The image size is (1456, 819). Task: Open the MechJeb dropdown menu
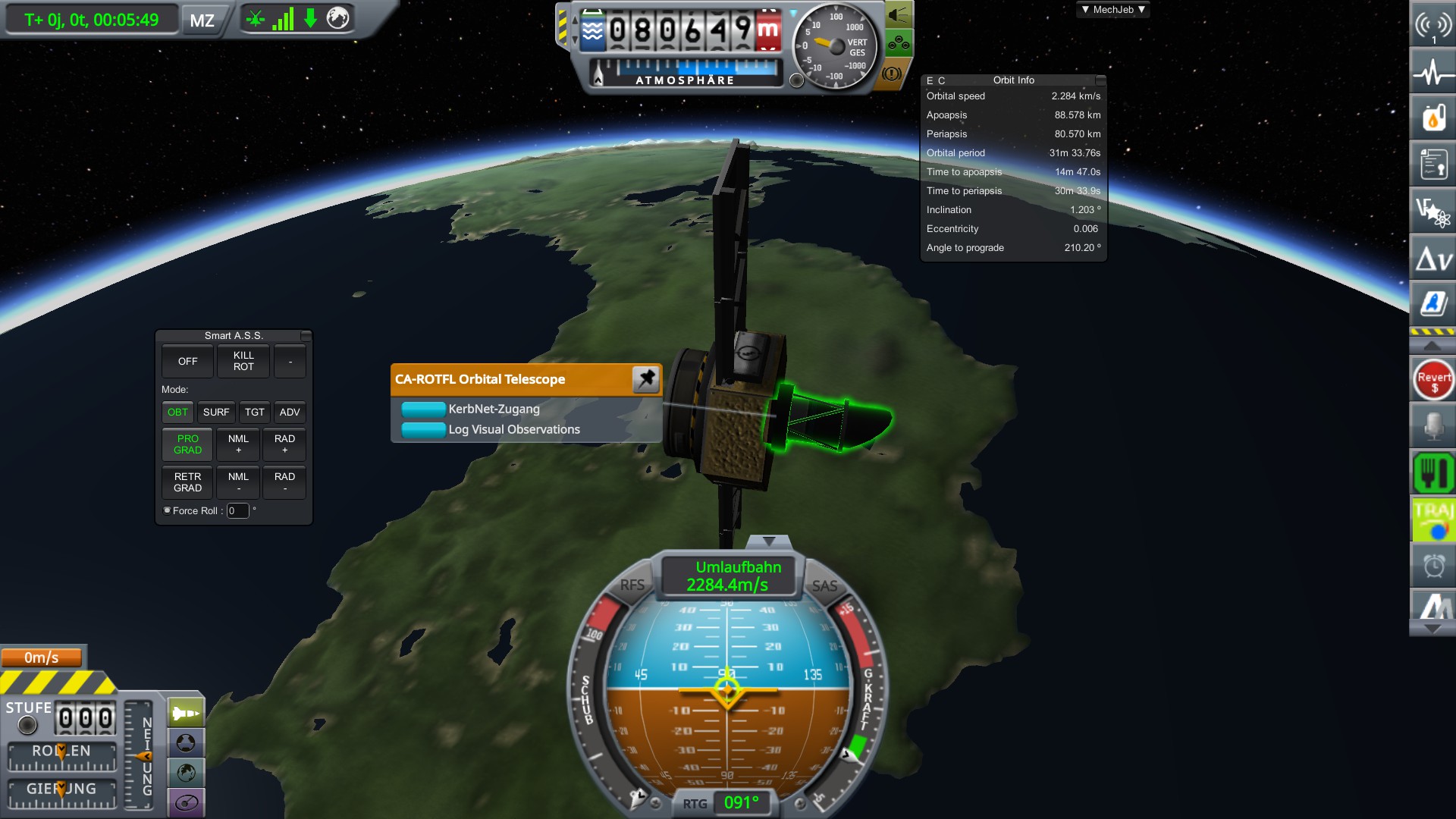tap(1112, 10)
